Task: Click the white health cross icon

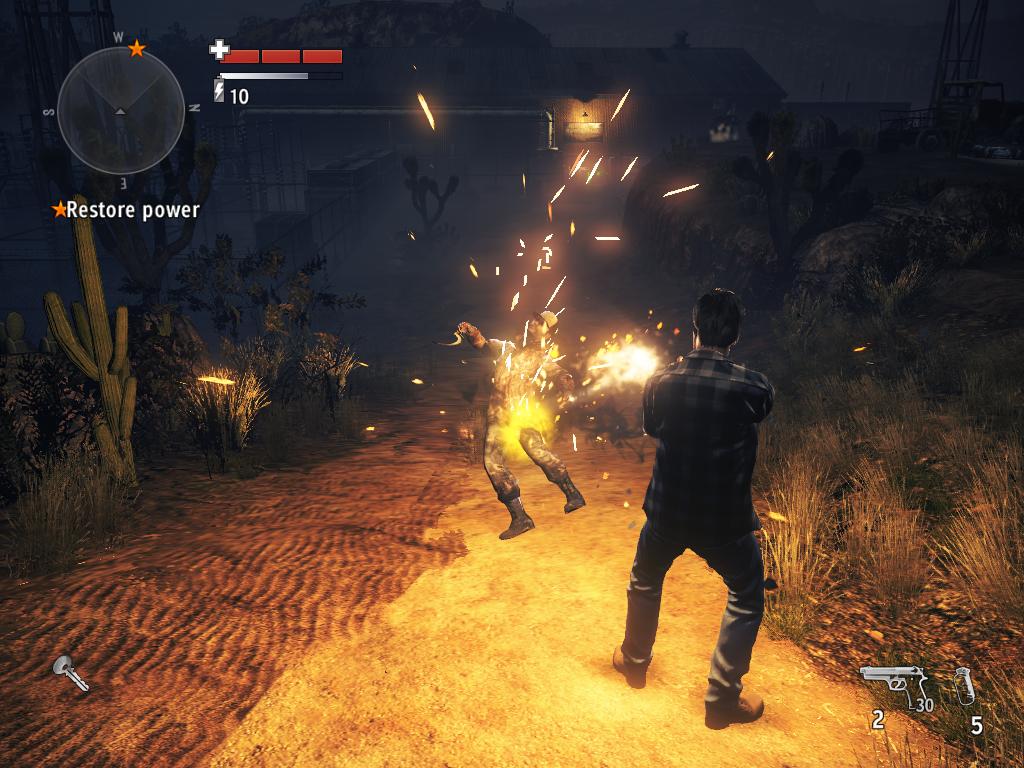Action: click(219, 49)
